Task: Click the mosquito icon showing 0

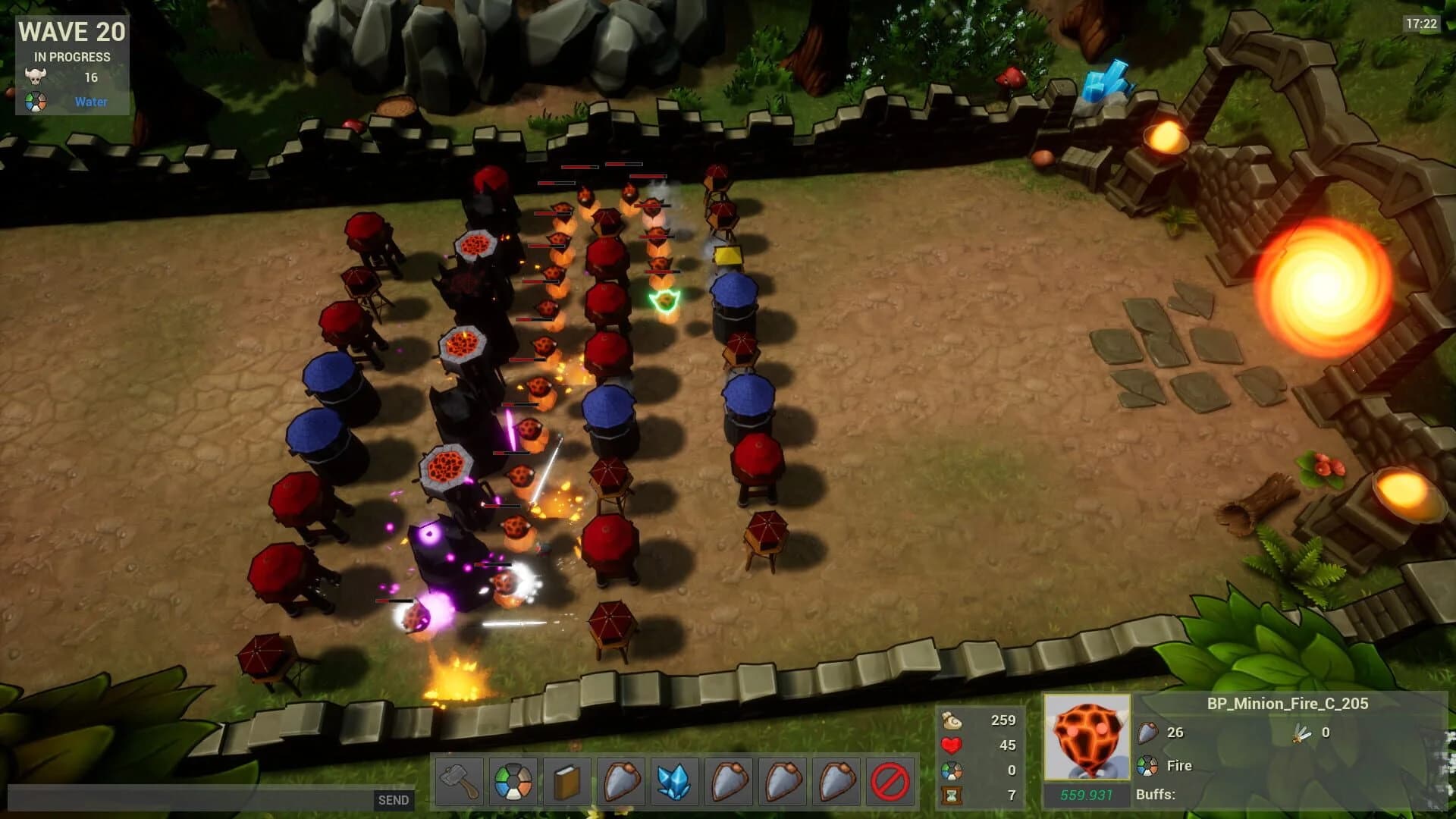Action: tap(1302, 733)
